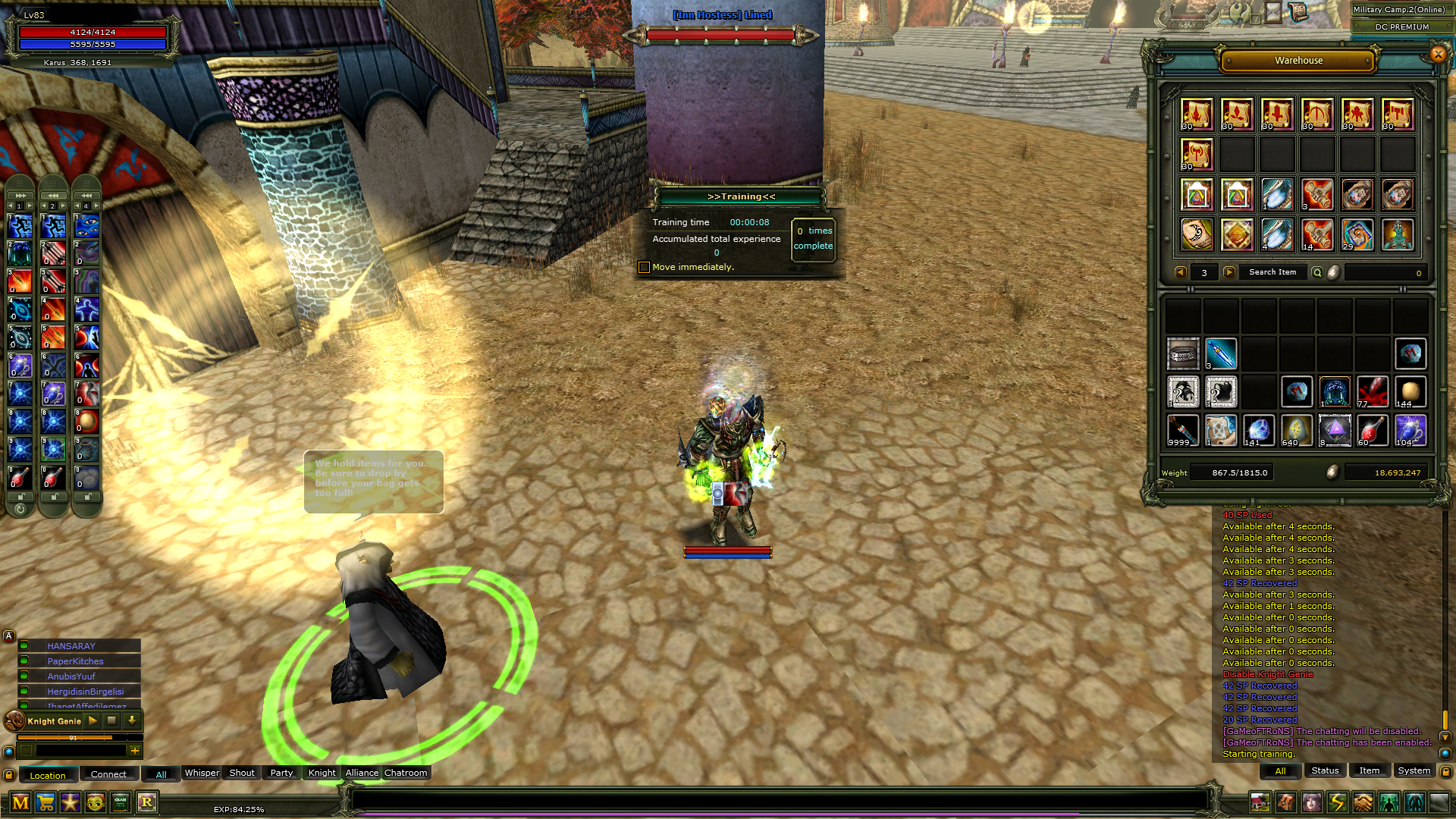Click the Connect button in chat bar
The image size is (1456, 819).
coord(108,773)
